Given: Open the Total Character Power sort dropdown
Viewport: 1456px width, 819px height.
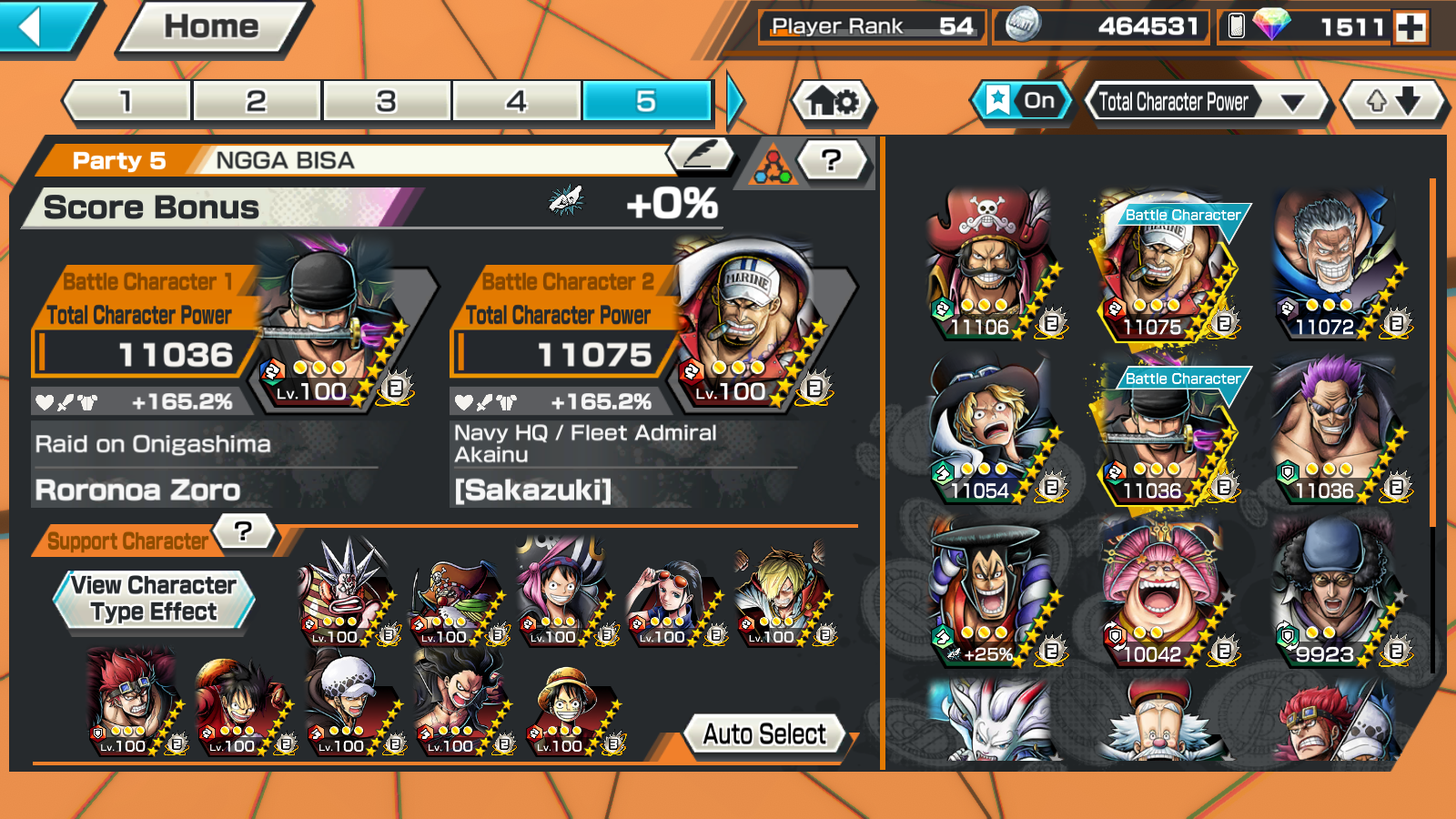Looking at the screenshot, I should [x=1206, y=102].
